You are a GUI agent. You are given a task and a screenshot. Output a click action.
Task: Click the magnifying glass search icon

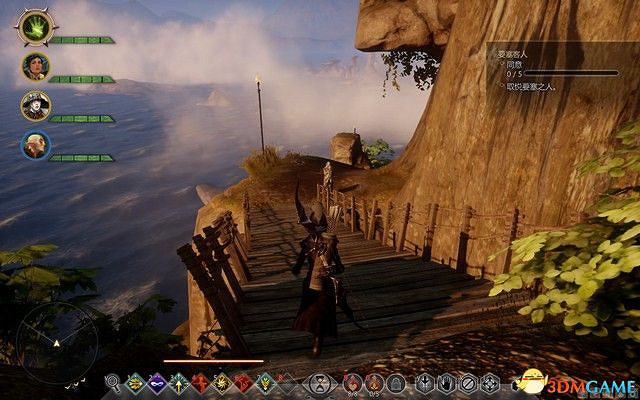[113, 381]
